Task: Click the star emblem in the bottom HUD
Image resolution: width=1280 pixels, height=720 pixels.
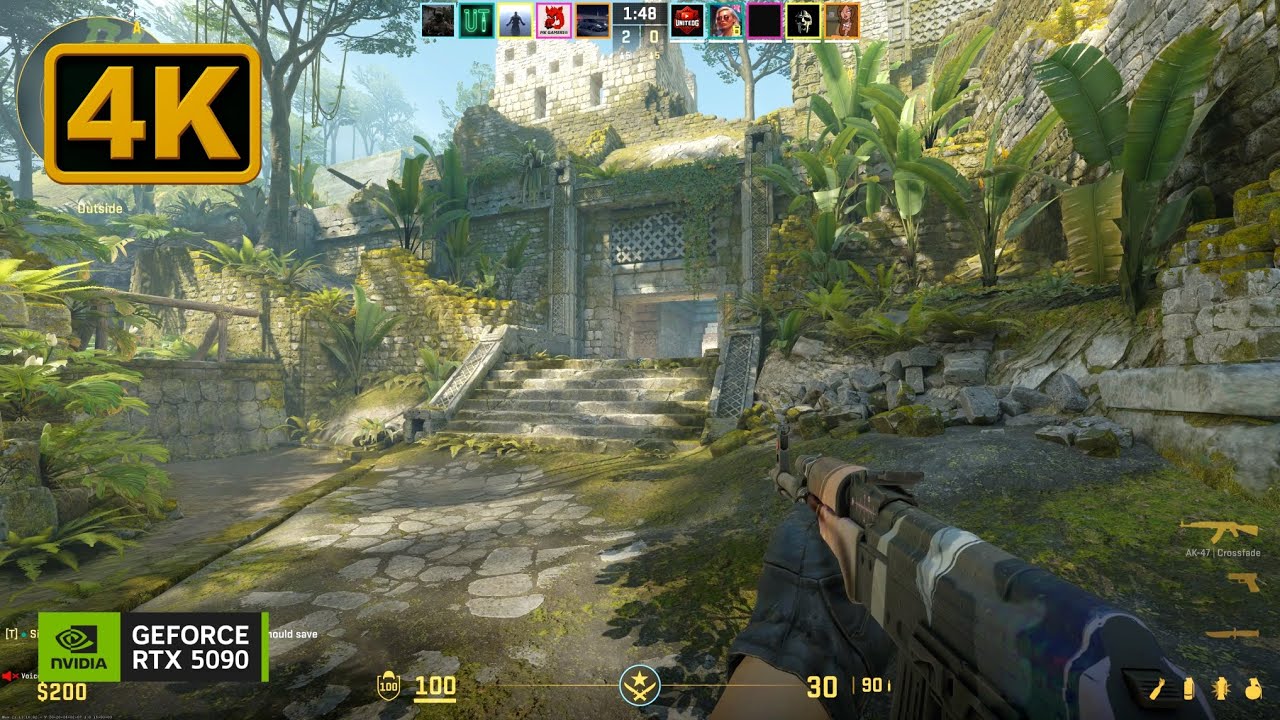Action: point(639,685)
